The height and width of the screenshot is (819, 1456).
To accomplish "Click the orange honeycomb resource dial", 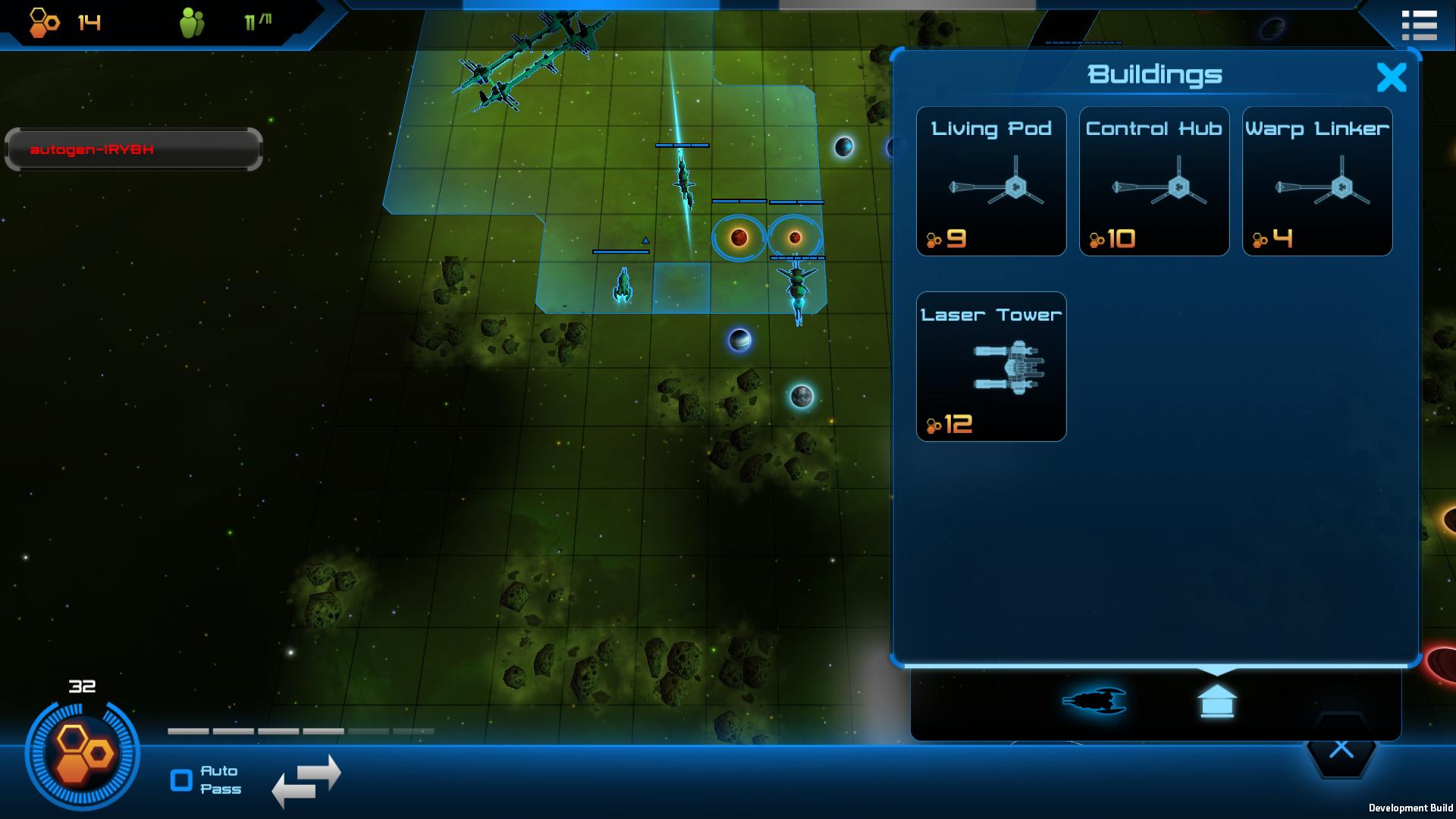I will coord(82,754).
